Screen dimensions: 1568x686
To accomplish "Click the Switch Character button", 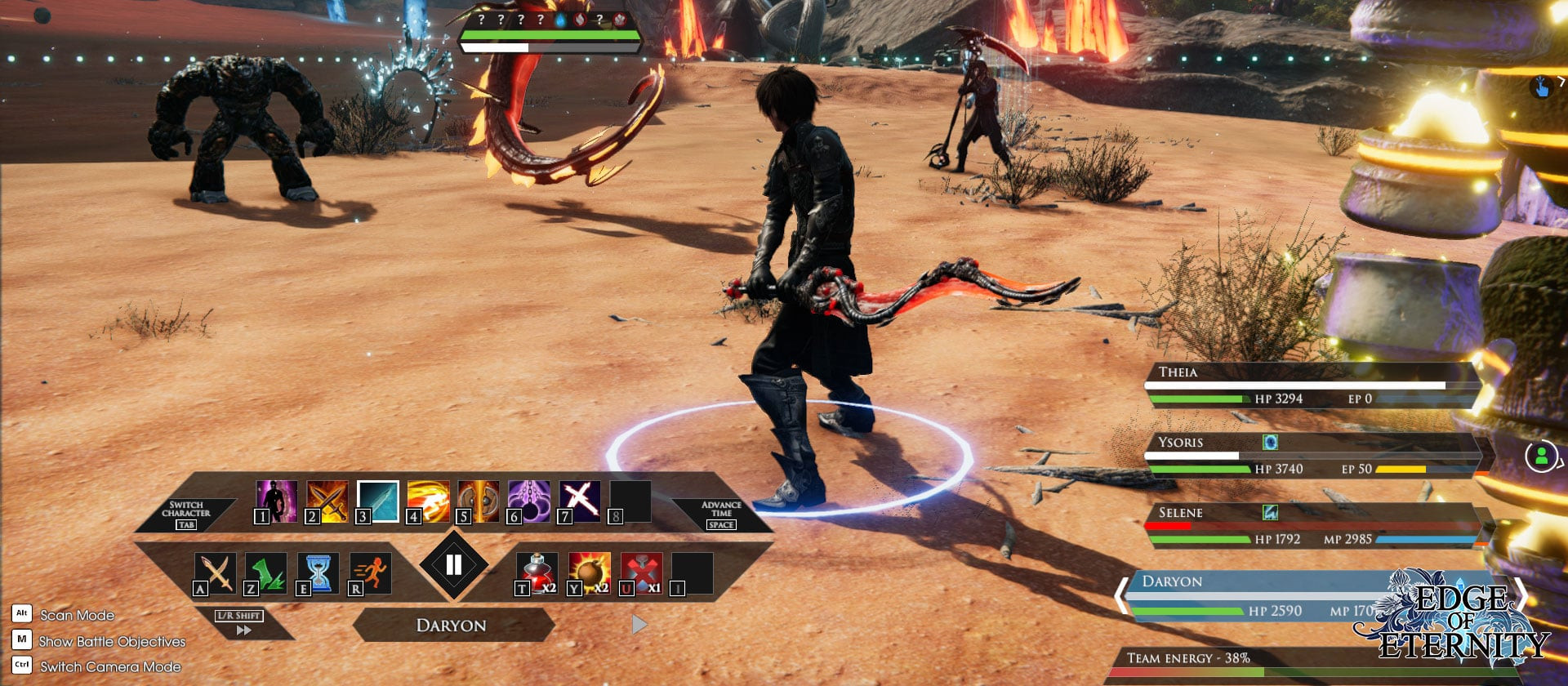I will click(186, 514).
